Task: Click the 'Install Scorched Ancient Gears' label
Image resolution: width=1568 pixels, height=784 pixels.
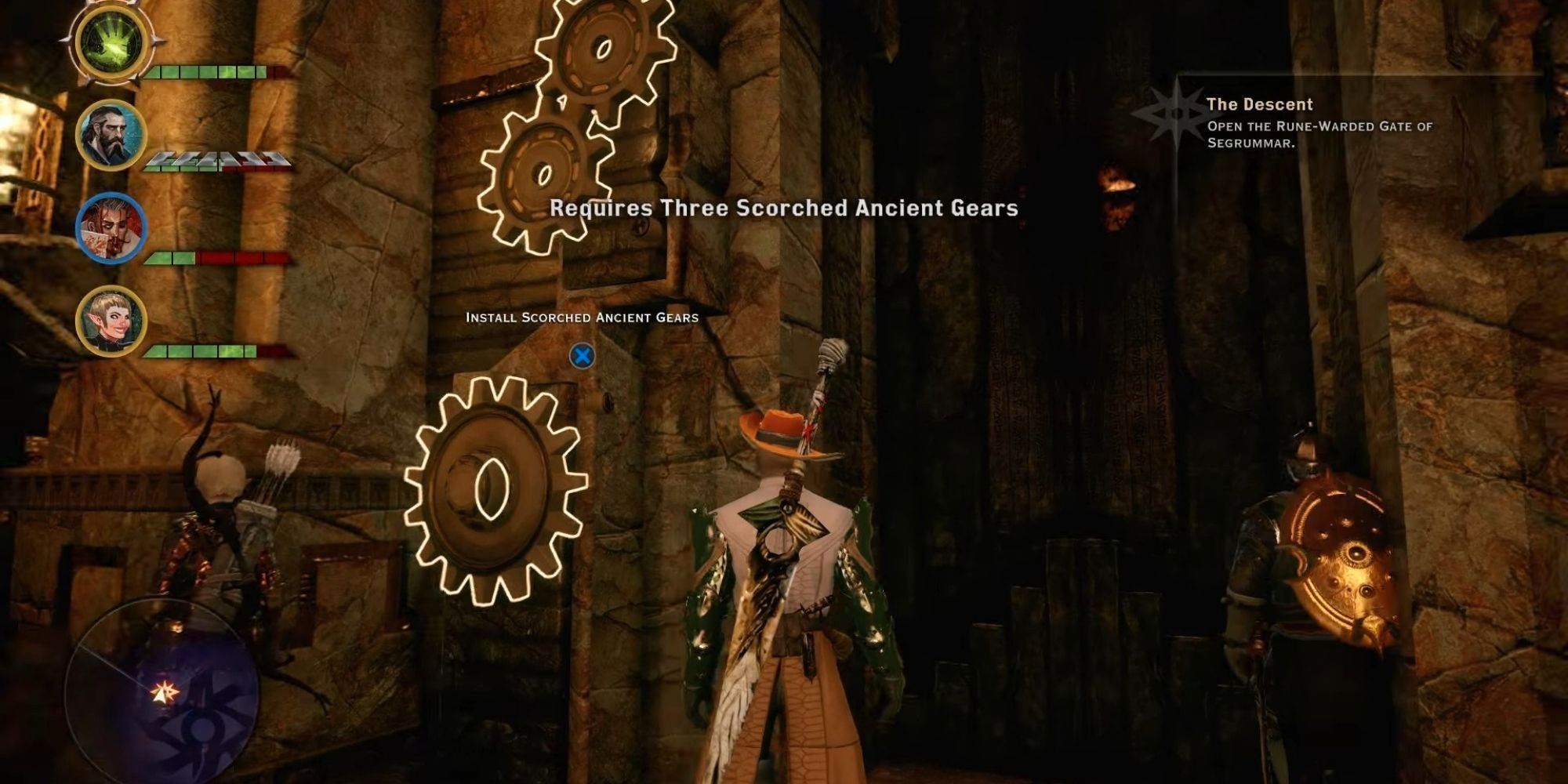Action: [580, 317]
